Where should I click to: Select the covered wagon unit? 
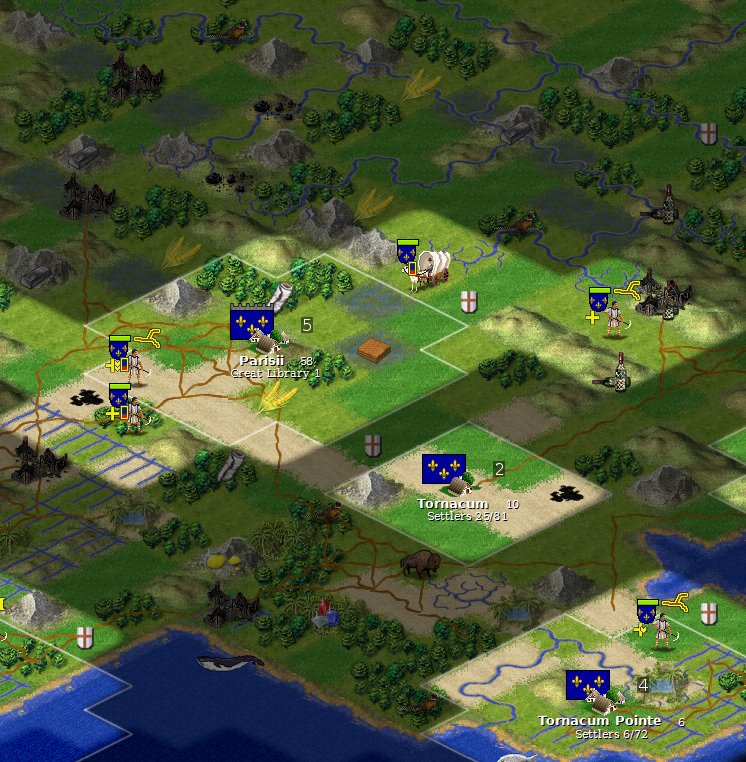pyautogui.click(x=430, y=264)
